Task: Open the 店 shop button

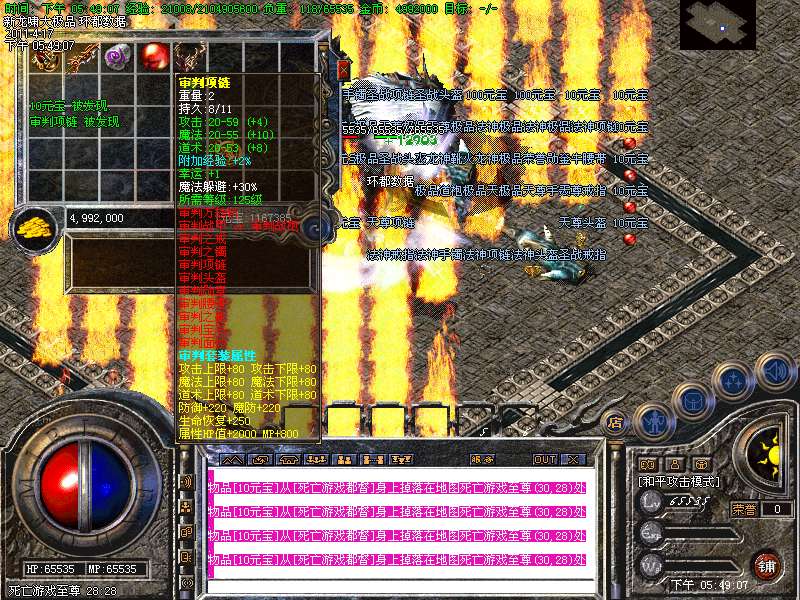Action: (x=617, y=422)
